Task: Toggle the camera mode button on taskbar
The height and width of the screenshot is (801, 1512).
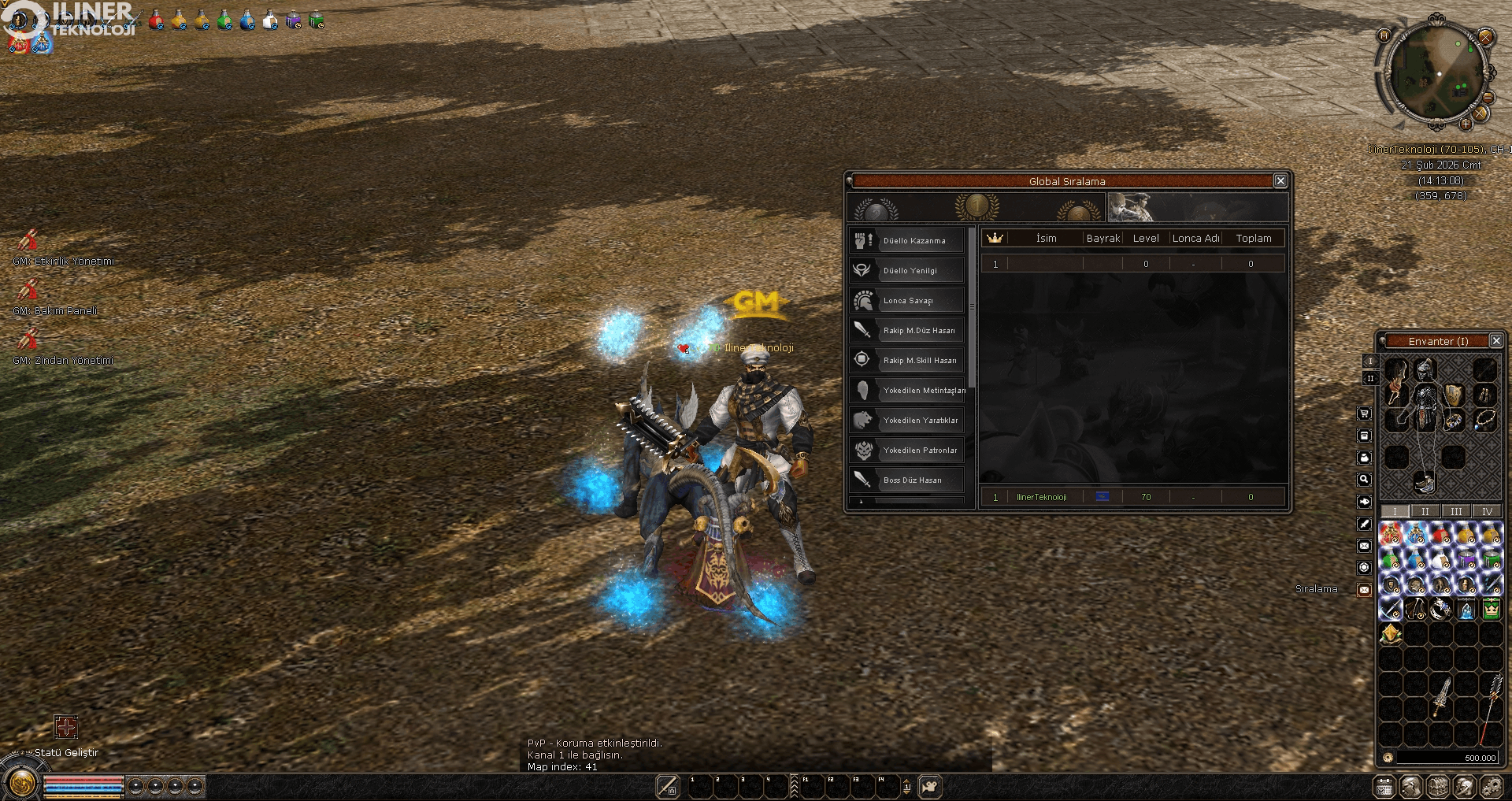Action: [930, 786]
